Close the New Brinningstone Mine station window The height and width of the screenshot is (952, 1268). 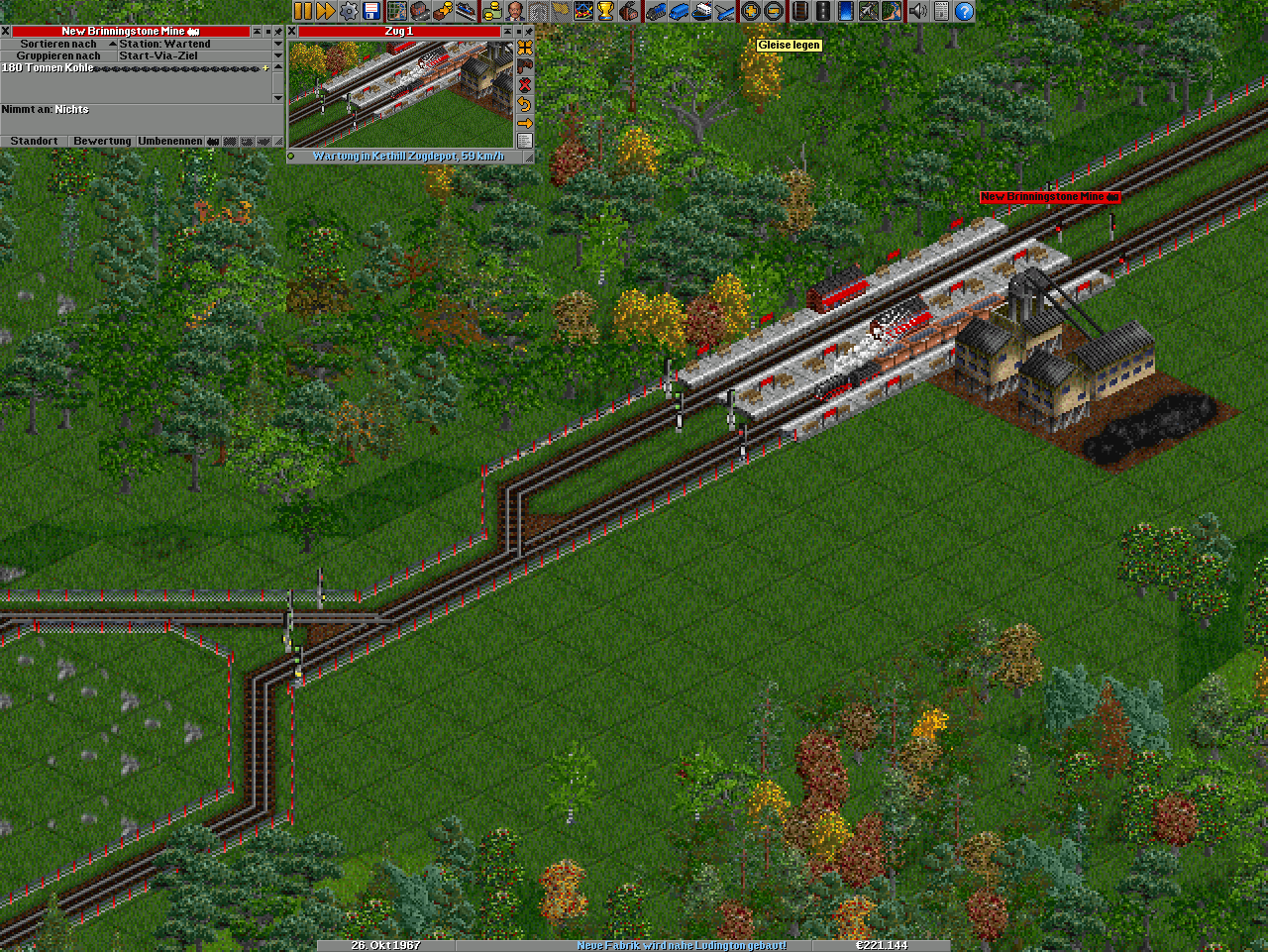pos(6,32)
